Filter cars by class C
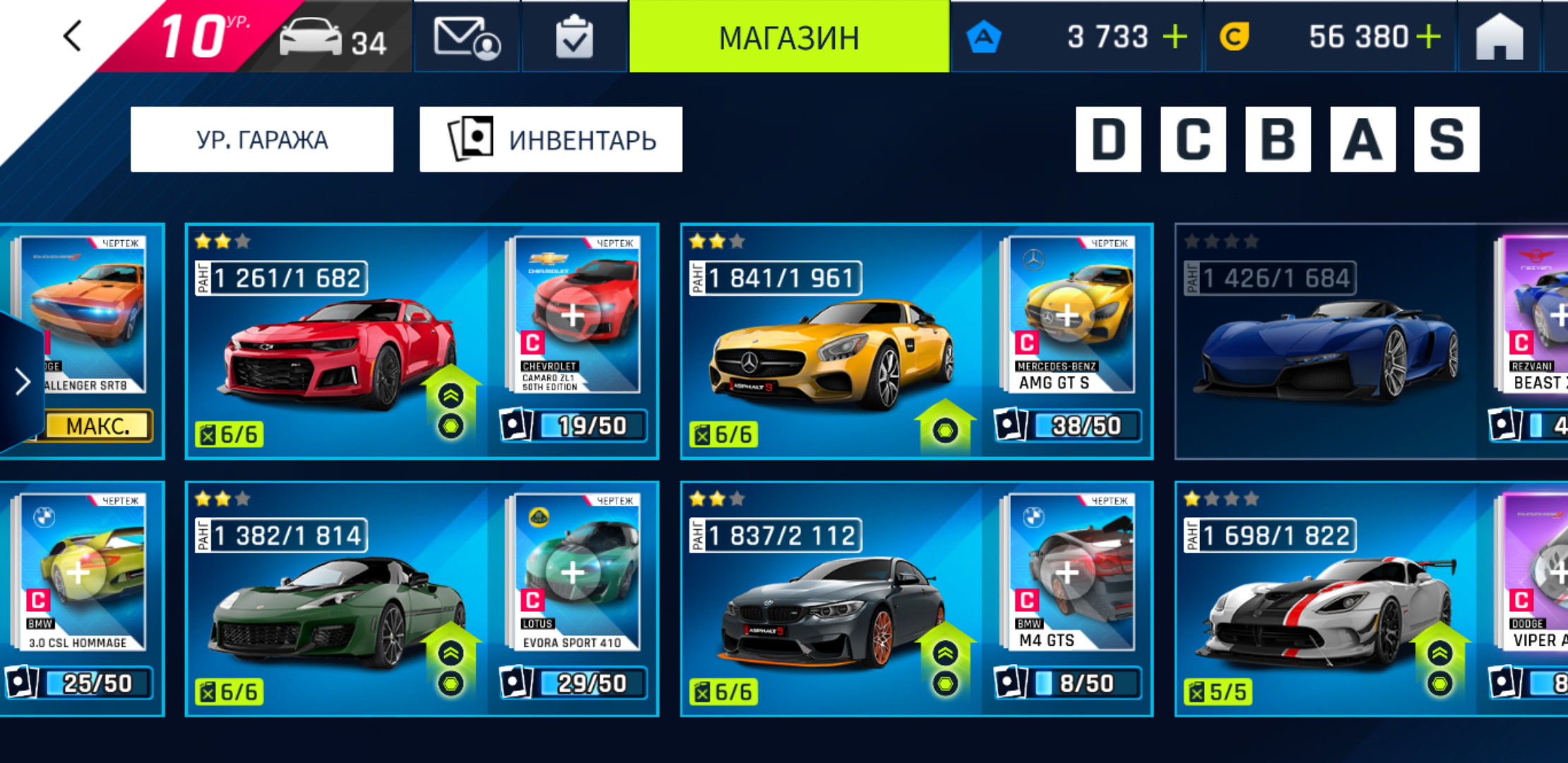1568x763 pixels. (x=1193, y=139)
